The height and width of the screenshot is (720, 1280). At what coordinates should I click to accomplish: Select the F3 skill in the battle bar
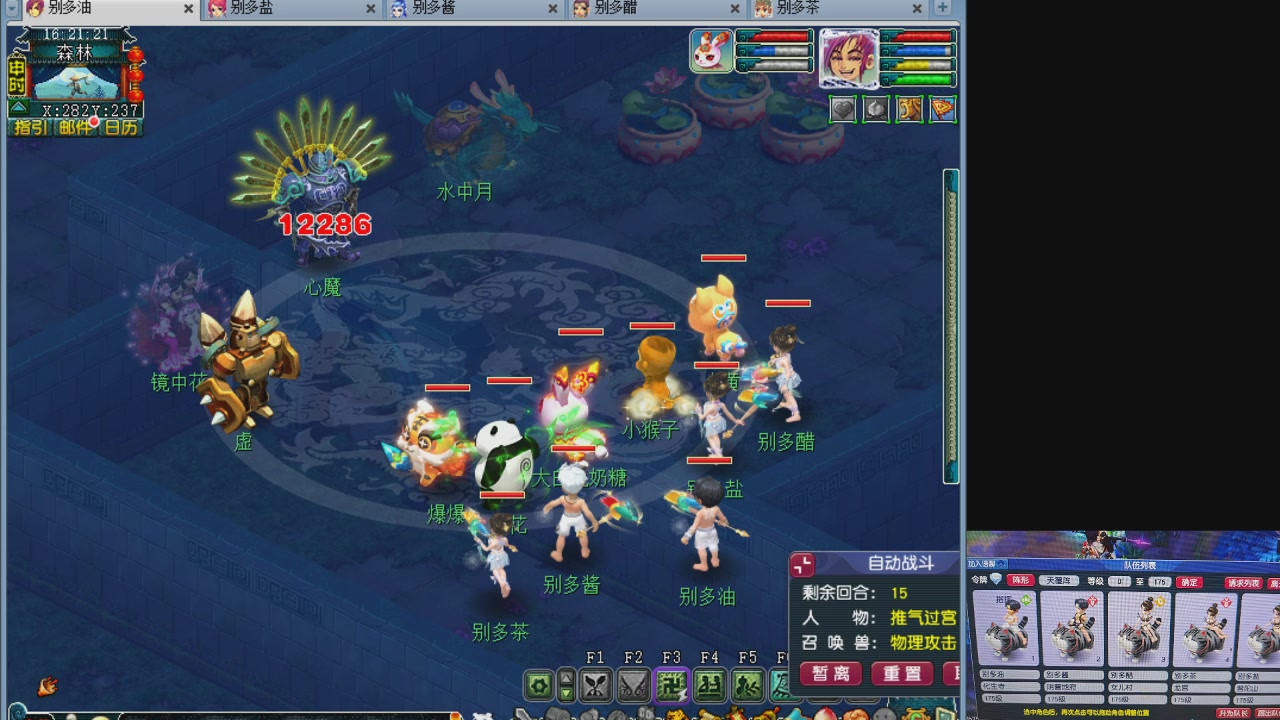[670, 686]
